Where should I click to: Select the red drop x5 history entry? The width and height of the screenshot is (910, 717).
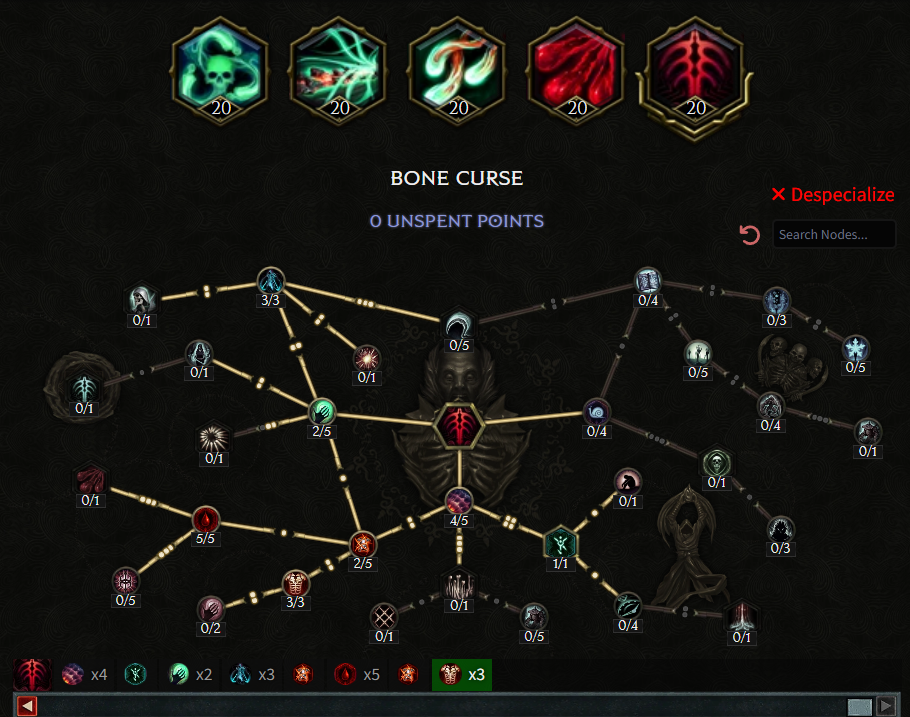click(354, 675)
